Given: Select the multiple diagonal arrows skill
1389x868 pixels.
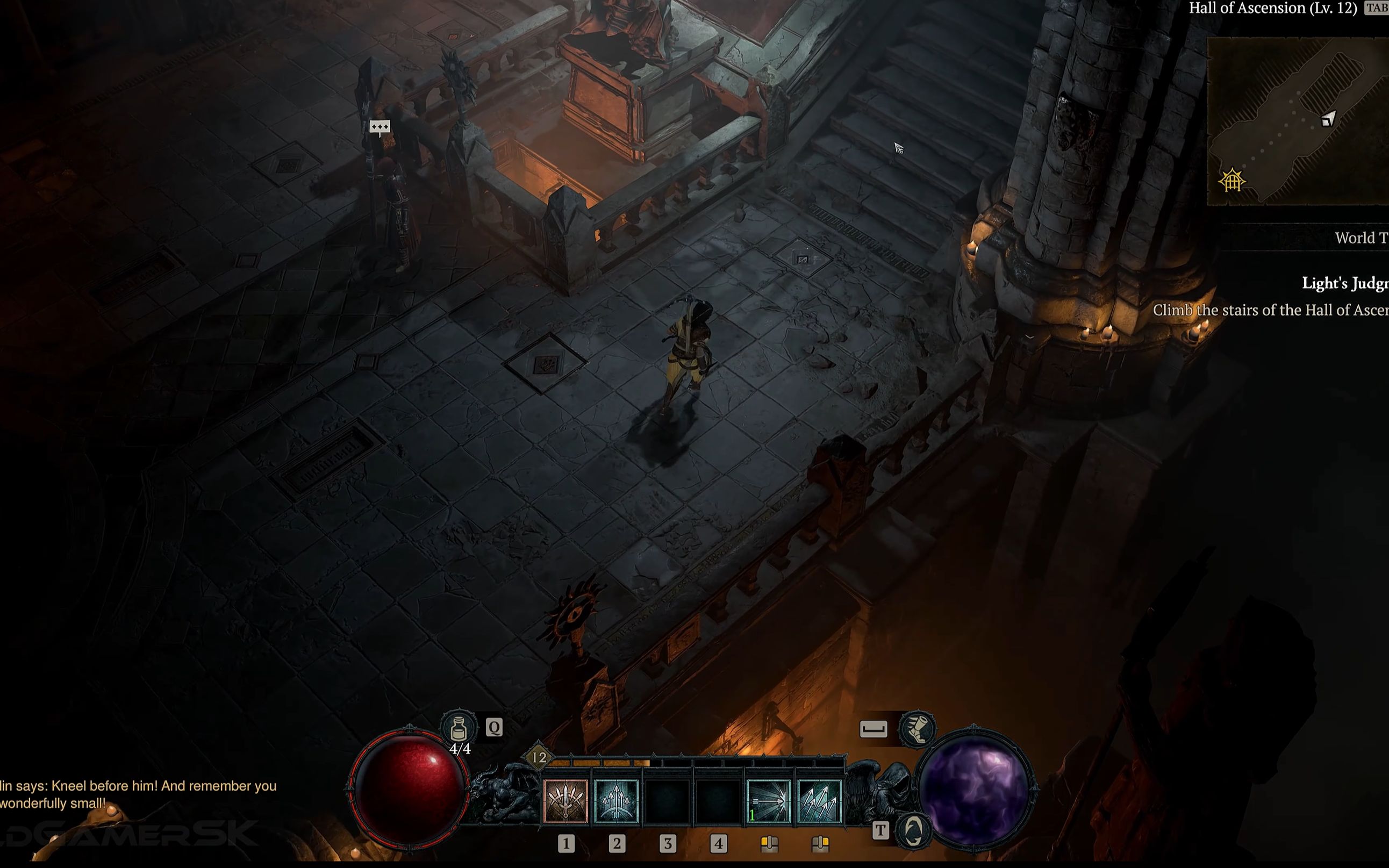Looking at the screenshot, I should click(x=819, y=801).
